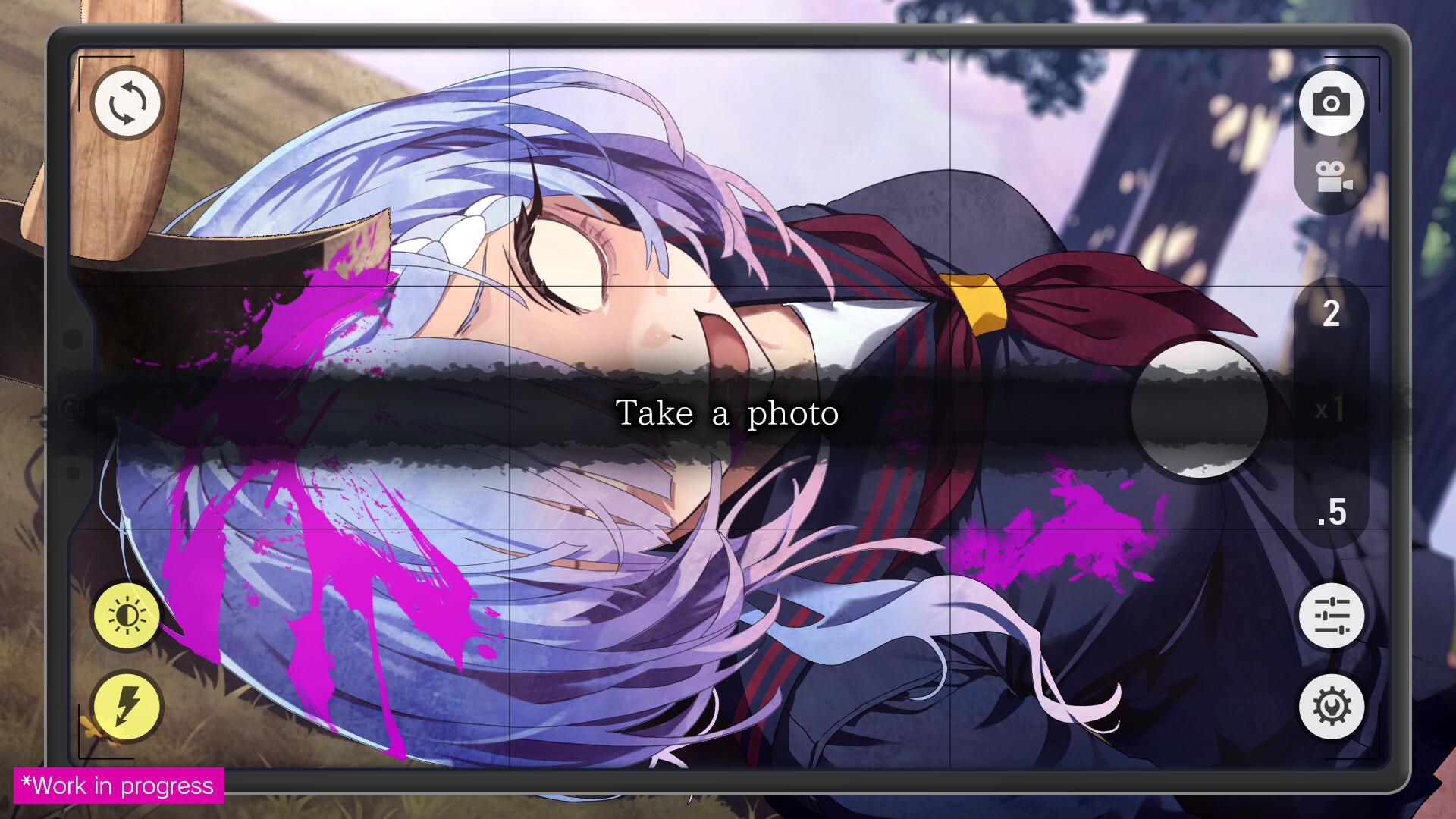Tap the round shutter button
The height and width of the screenshot is (819, 1456).
tap(1199, 409)
